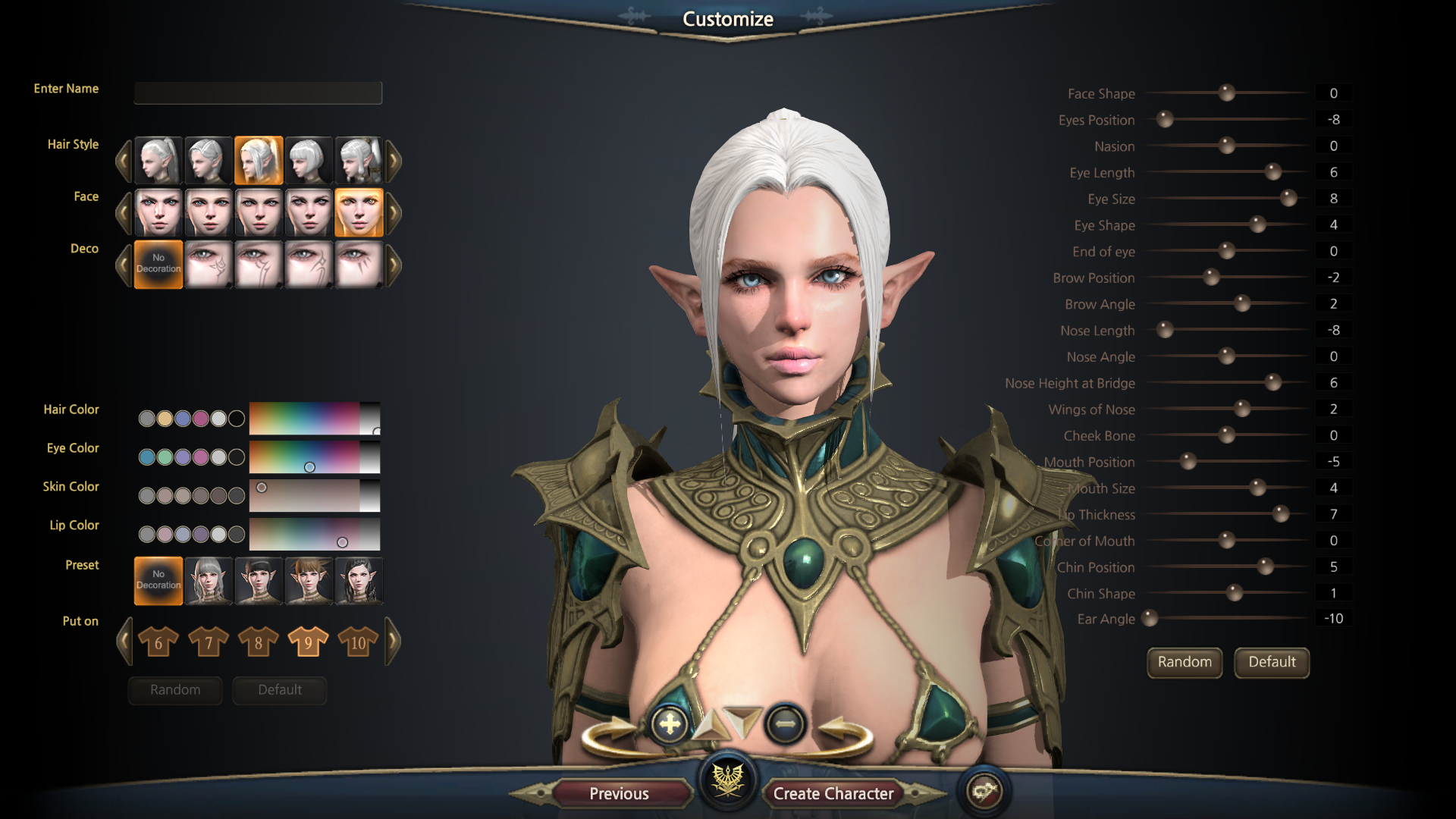Click the Ear Angle slider handle

[1150, 618]
